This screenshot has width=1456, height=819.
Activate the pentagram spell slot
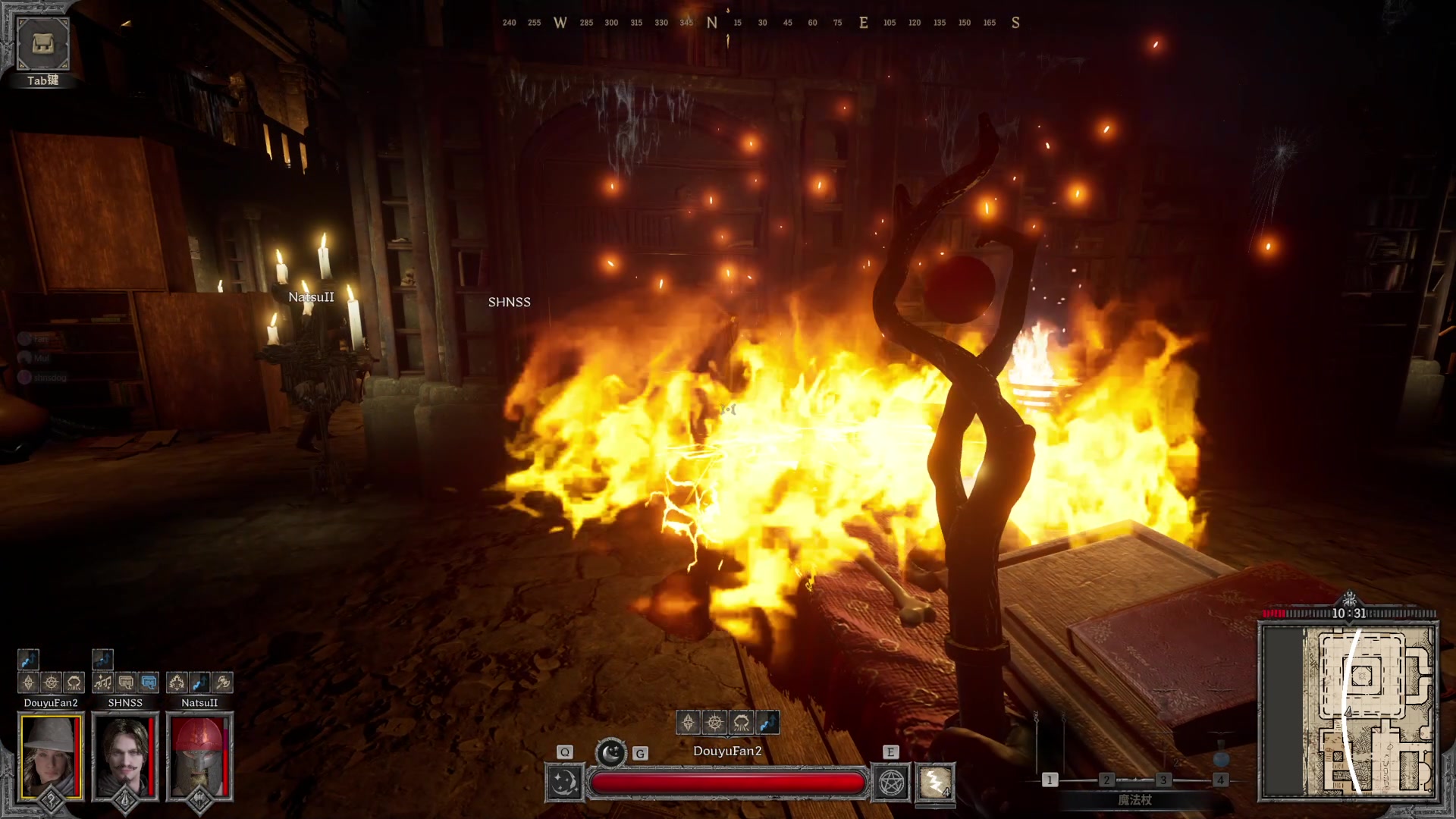(x=892, y=782)
